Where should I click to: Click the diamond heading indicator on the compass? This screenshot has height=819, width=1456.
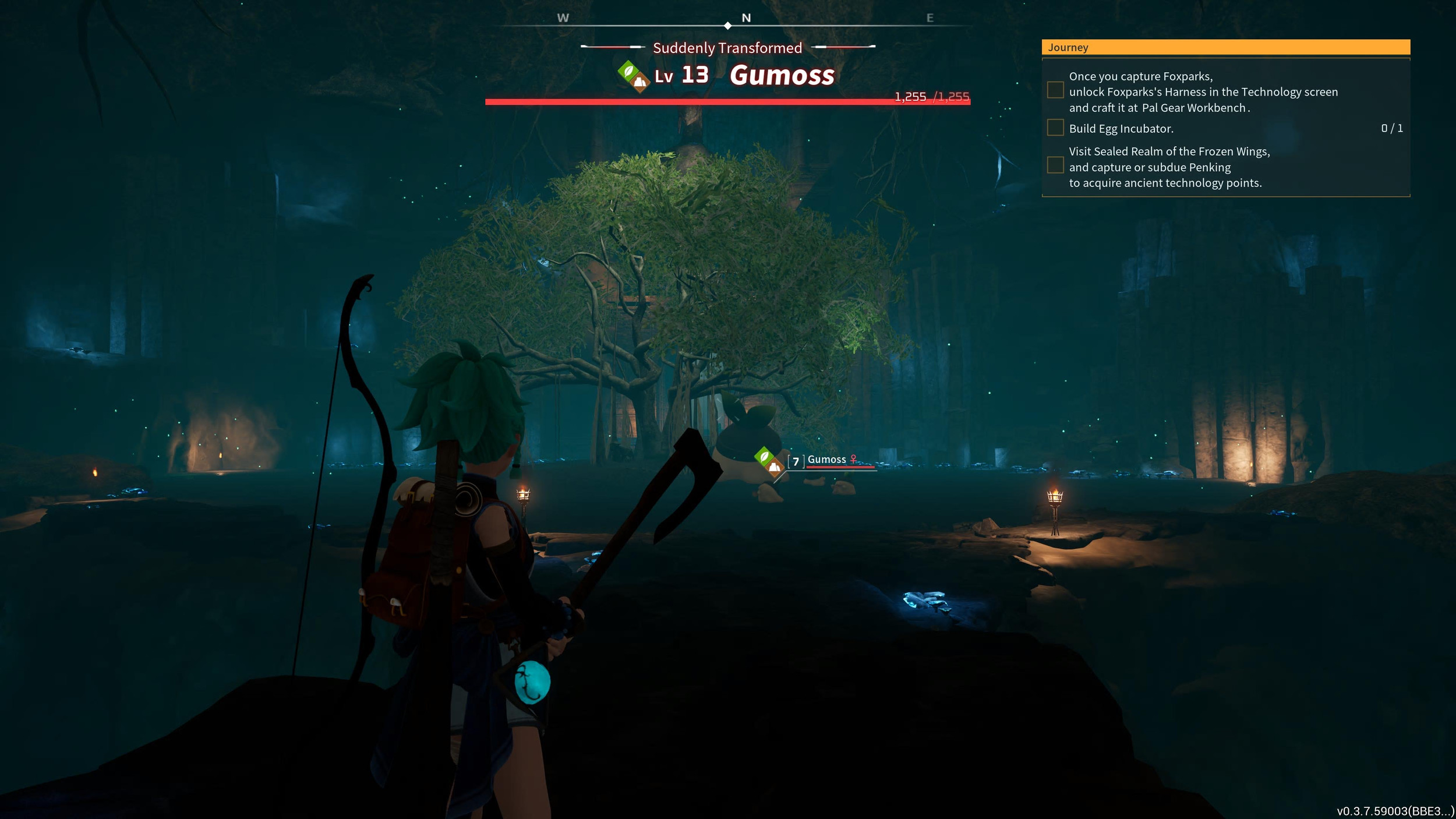pyautogui.click(x=727, y=26)
